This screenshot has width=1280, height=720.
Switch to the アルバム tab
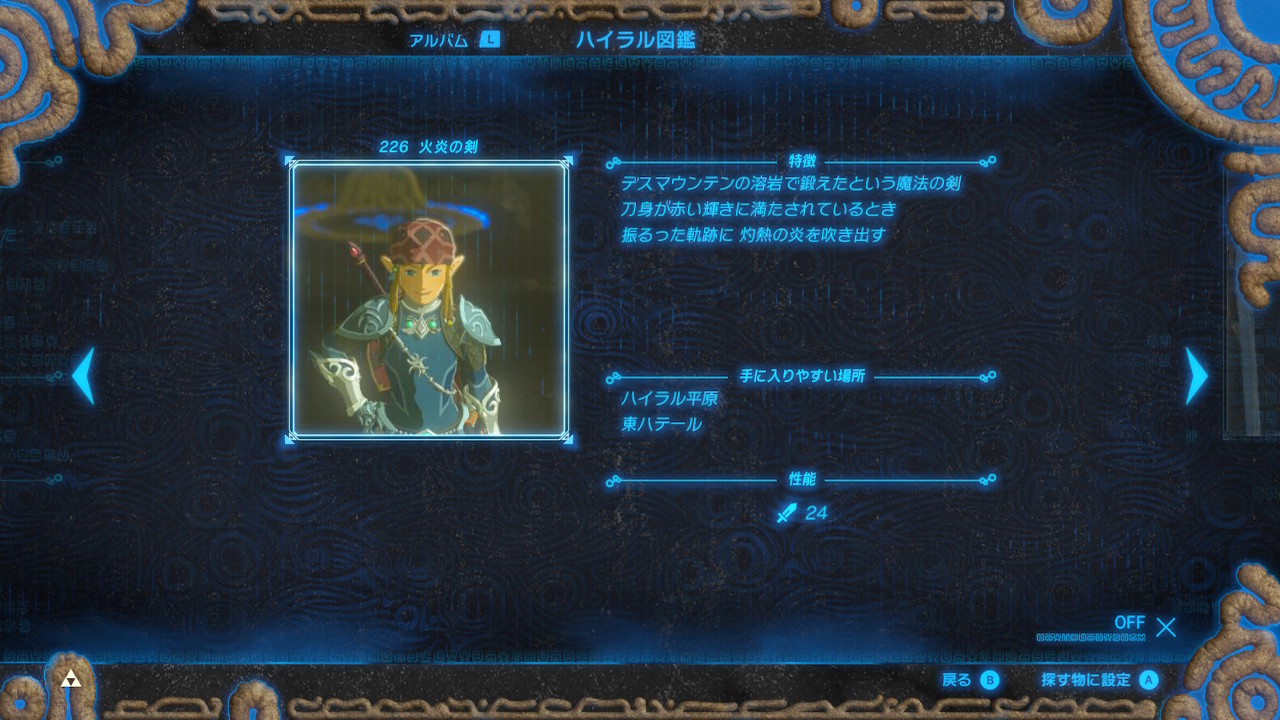[x=437, y=42]
